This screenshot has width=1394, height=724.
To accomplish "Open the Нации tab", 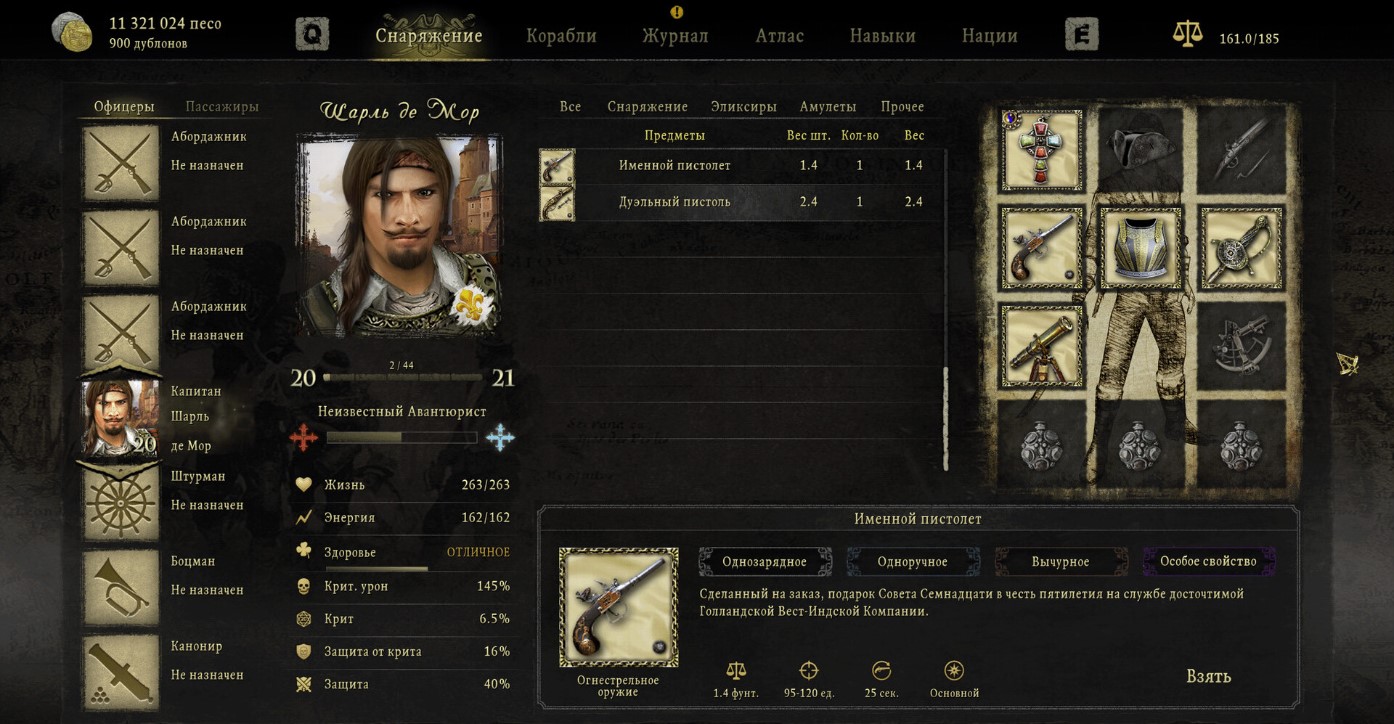I will (x=989, y=36).
